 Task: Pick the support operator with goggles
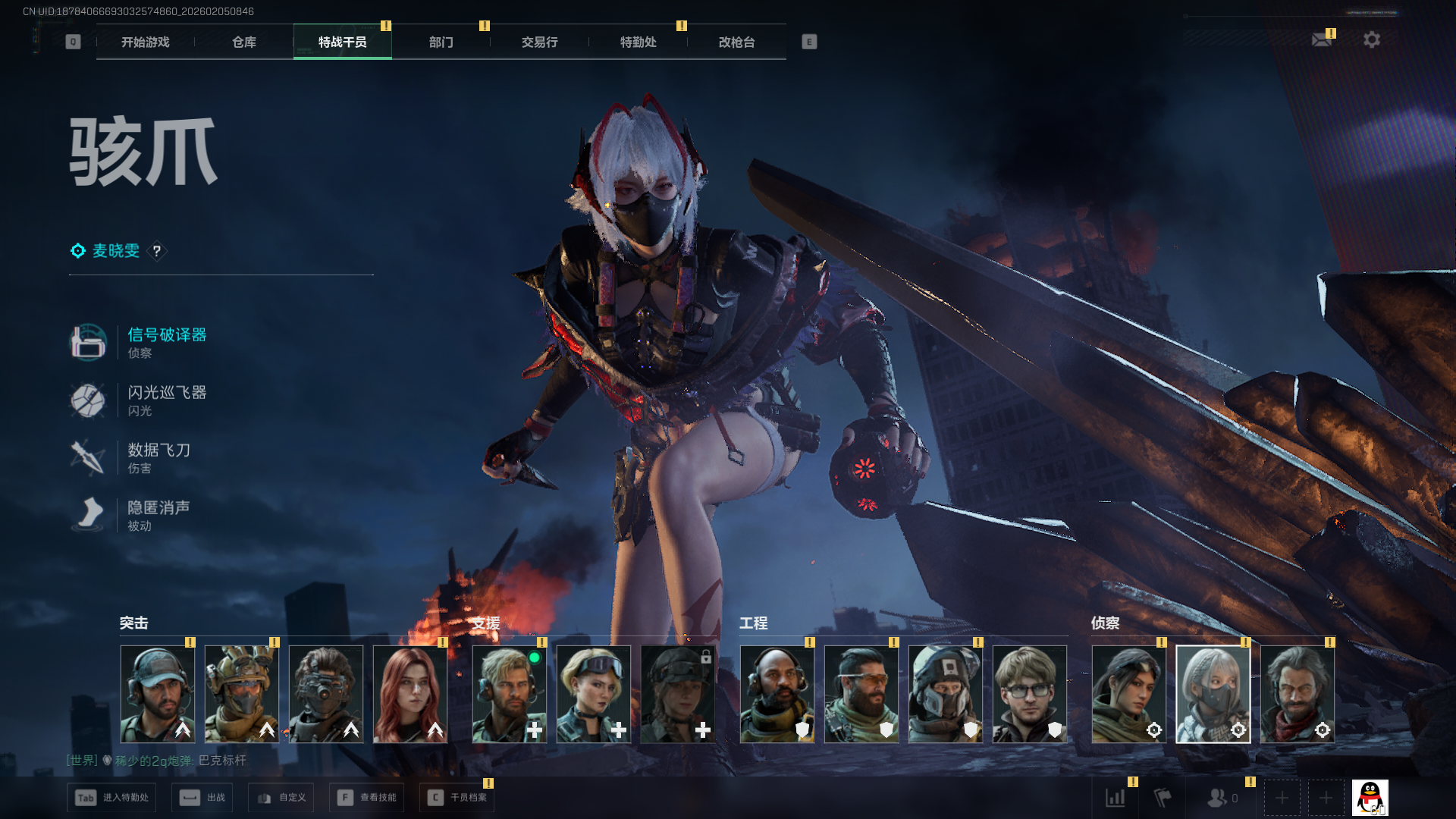coord(594,694)
